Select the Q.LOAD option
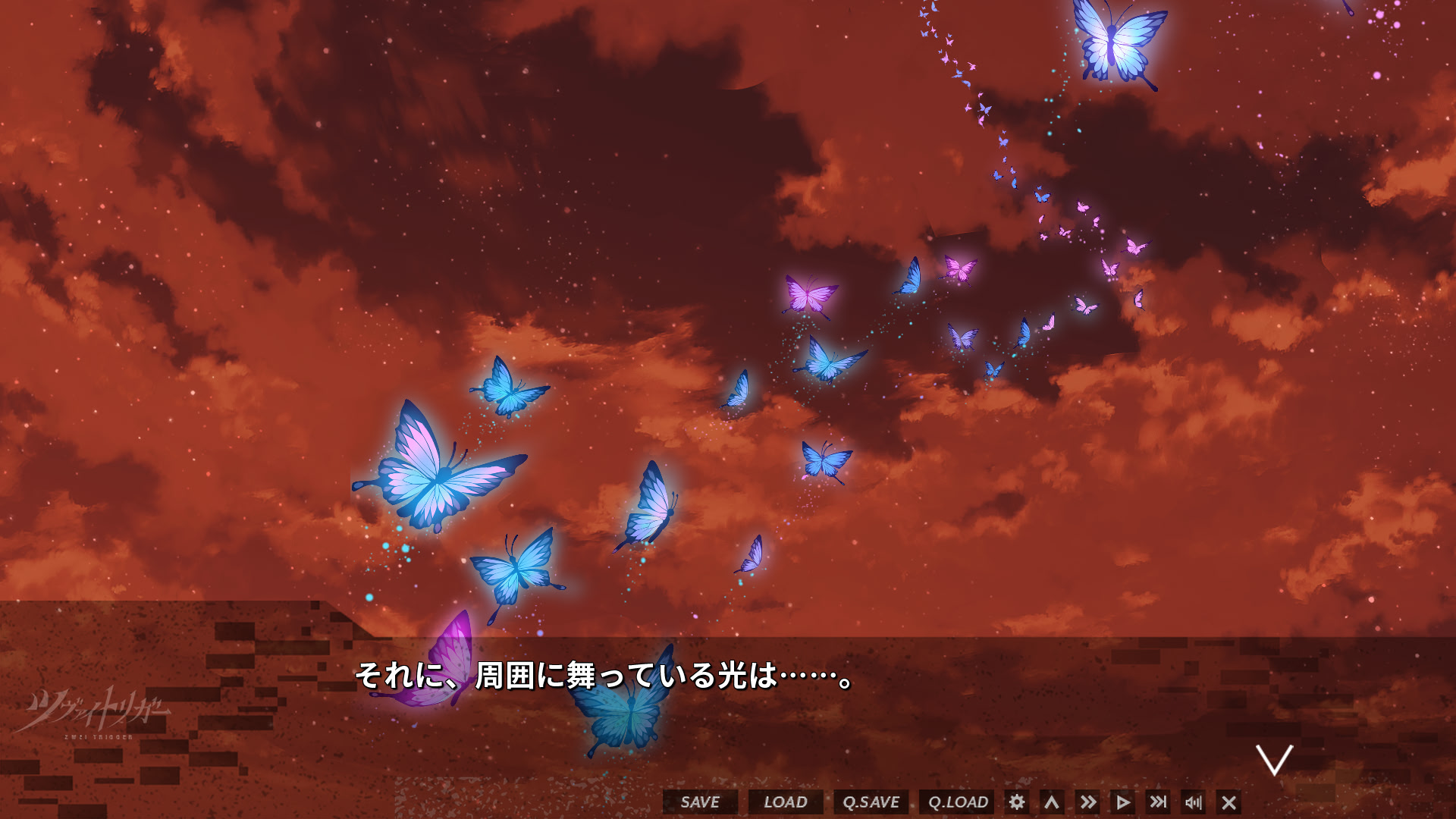 point(958,802)
